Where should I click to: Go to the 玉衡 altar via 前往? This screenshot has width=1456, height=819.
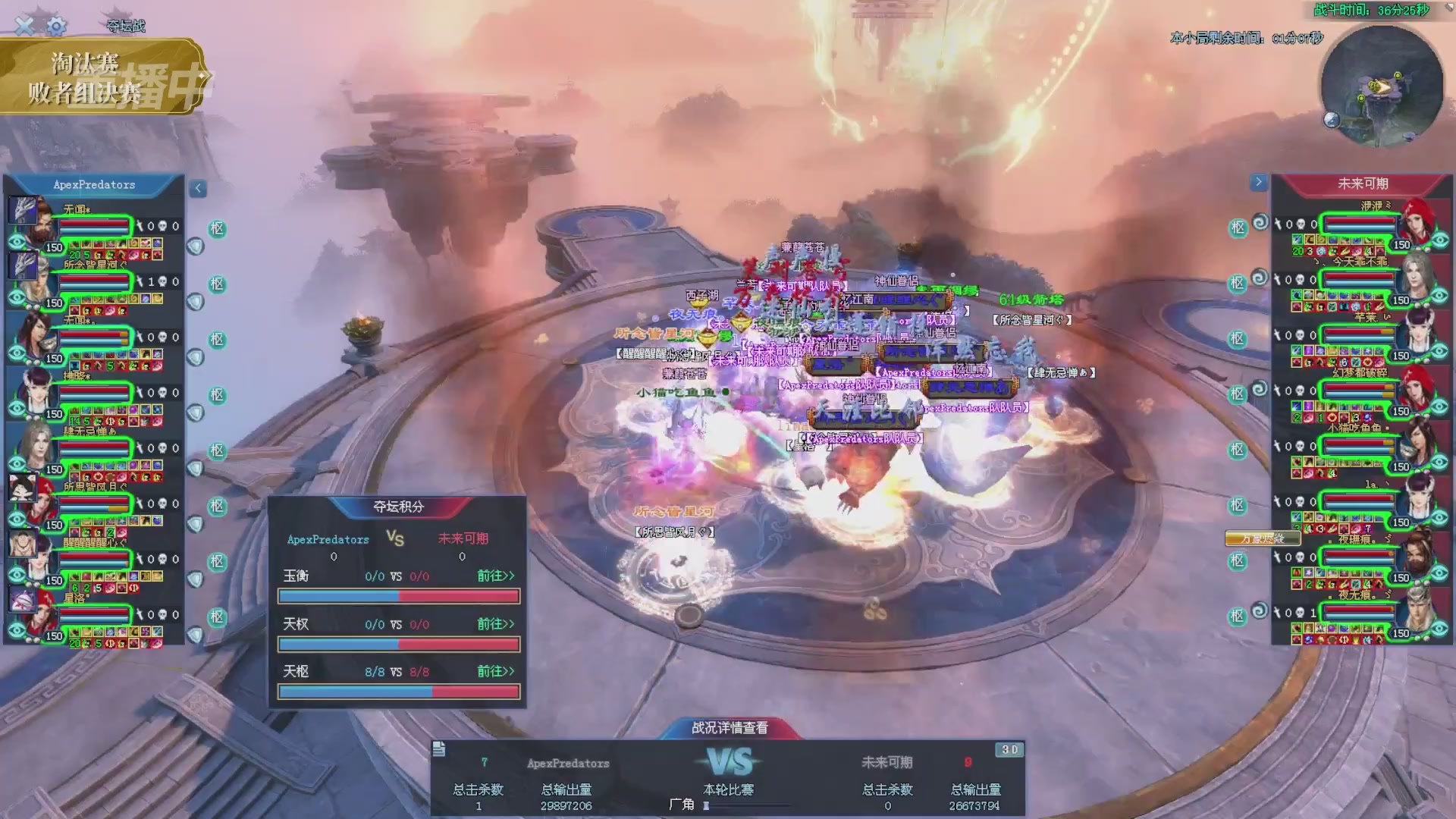(x=495, y=576)
